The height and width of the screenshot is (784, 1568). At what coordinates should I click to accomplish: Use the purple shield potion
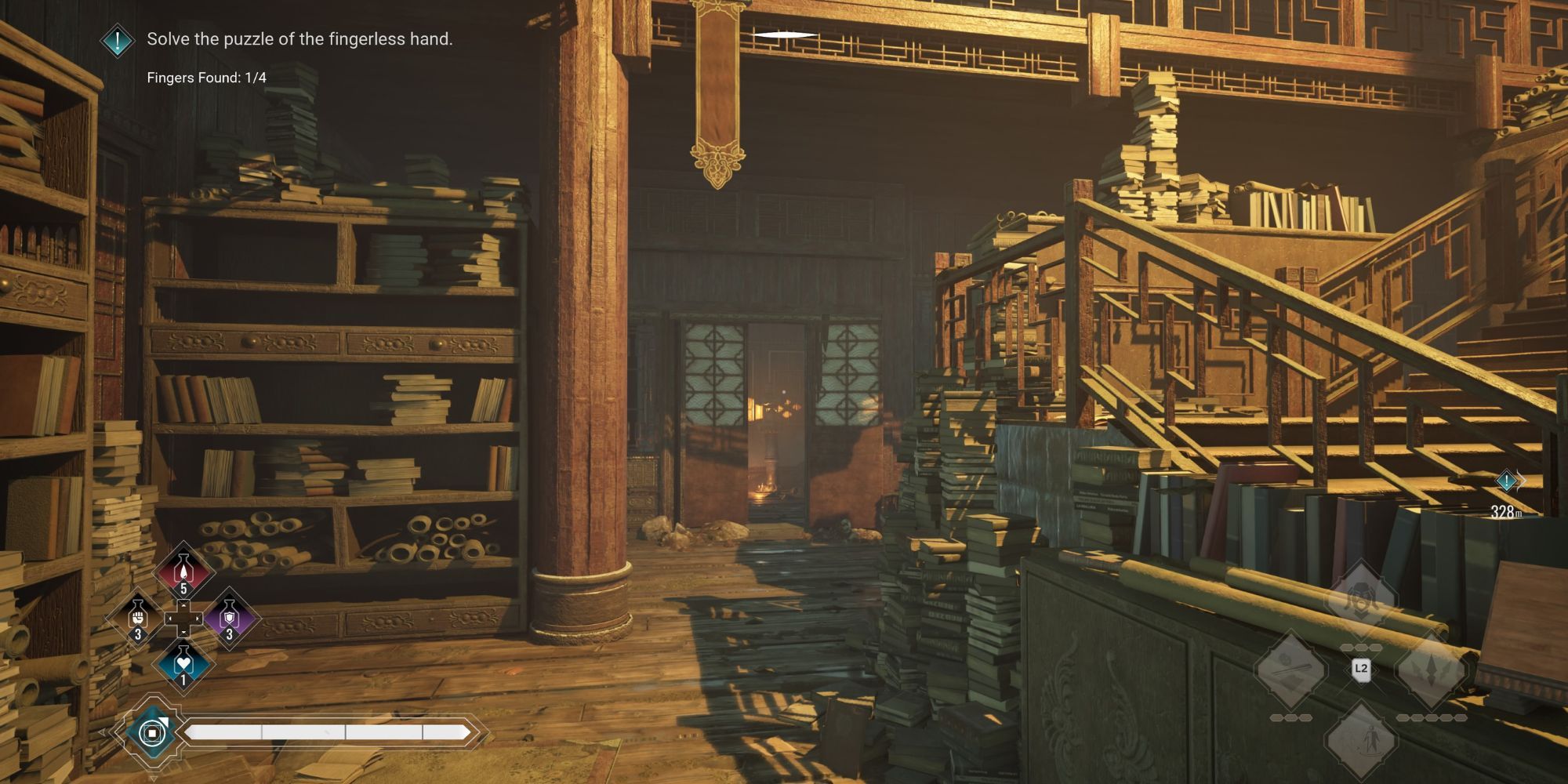point(229,618)
